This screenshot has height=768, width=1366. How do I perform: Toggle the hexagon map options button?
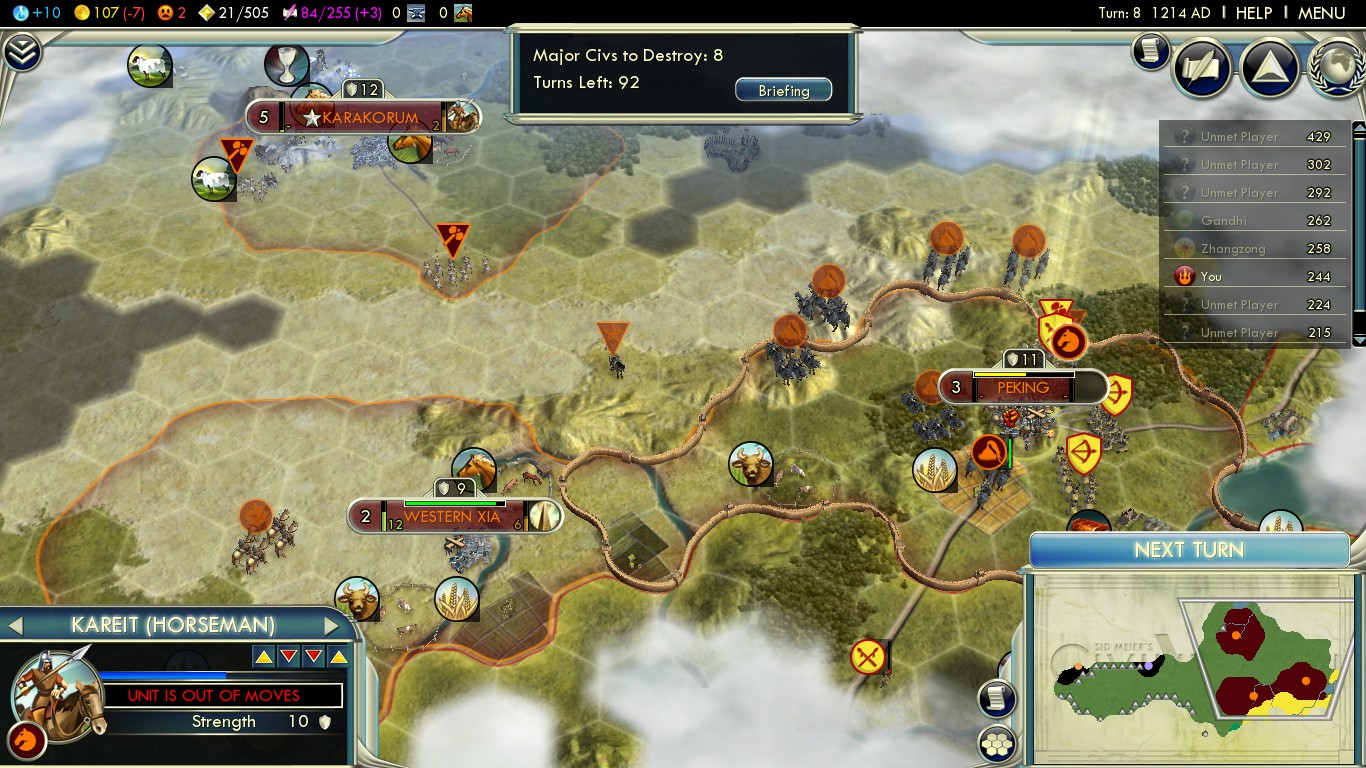[997, 743]
